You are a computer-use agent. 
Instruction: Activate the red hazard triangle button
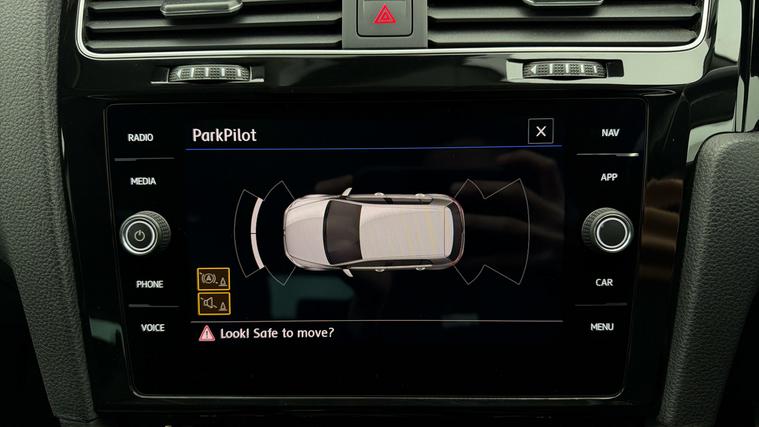[x=384, y=14]
